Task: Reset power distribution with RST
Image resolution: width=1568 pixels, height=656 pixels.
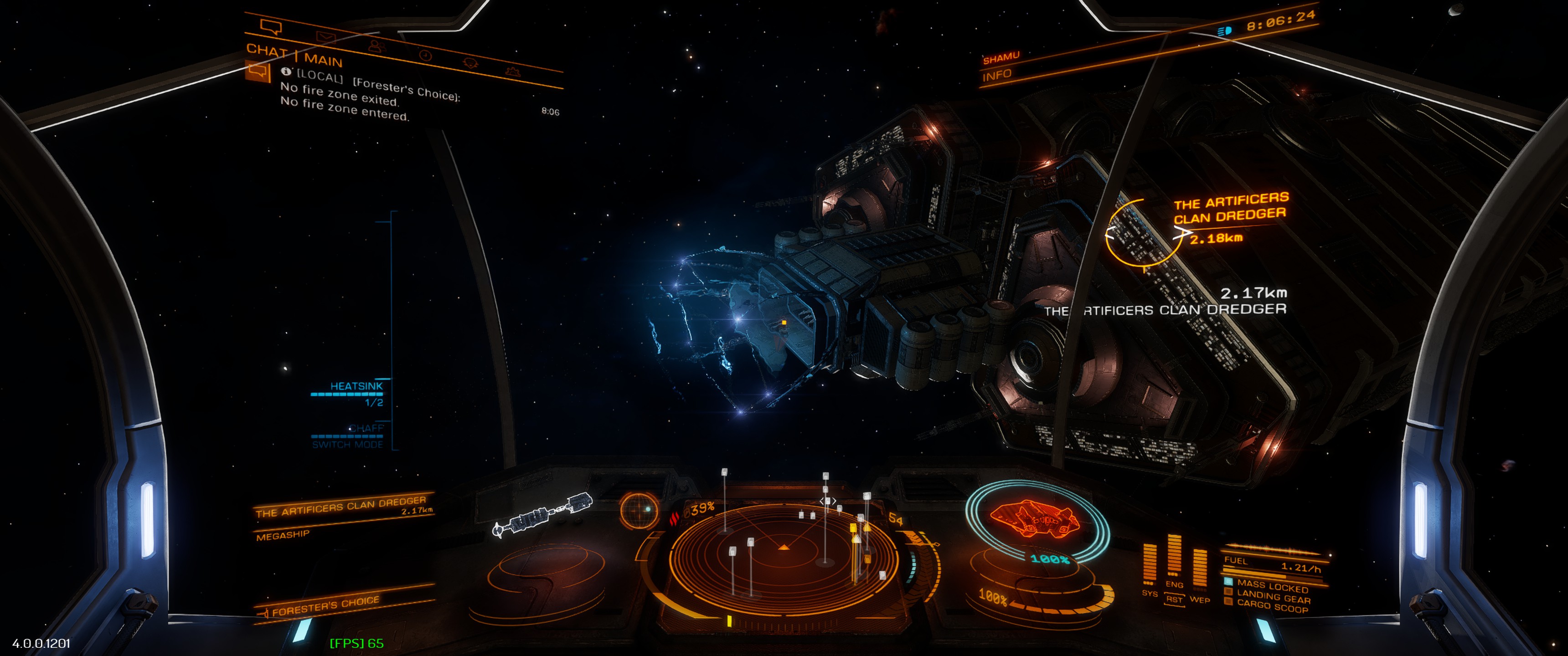Action: click(1174, 600)
